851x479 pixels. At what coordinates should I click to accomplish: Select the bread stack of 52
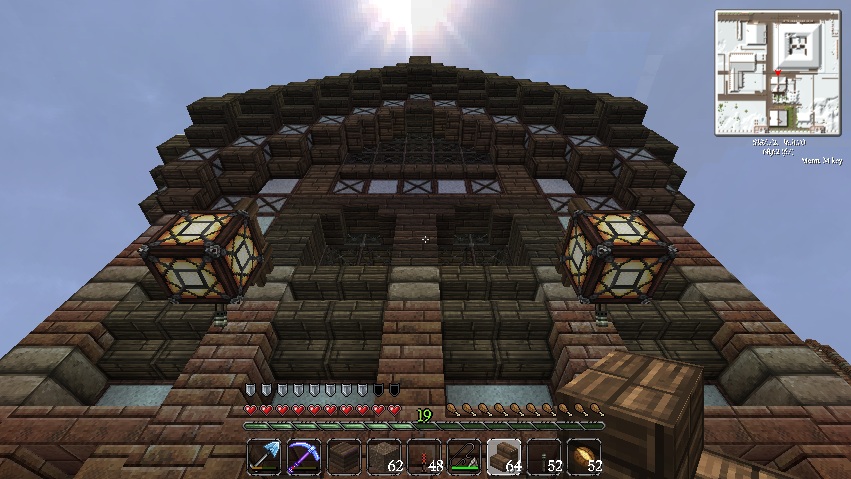tap(583, 457)
